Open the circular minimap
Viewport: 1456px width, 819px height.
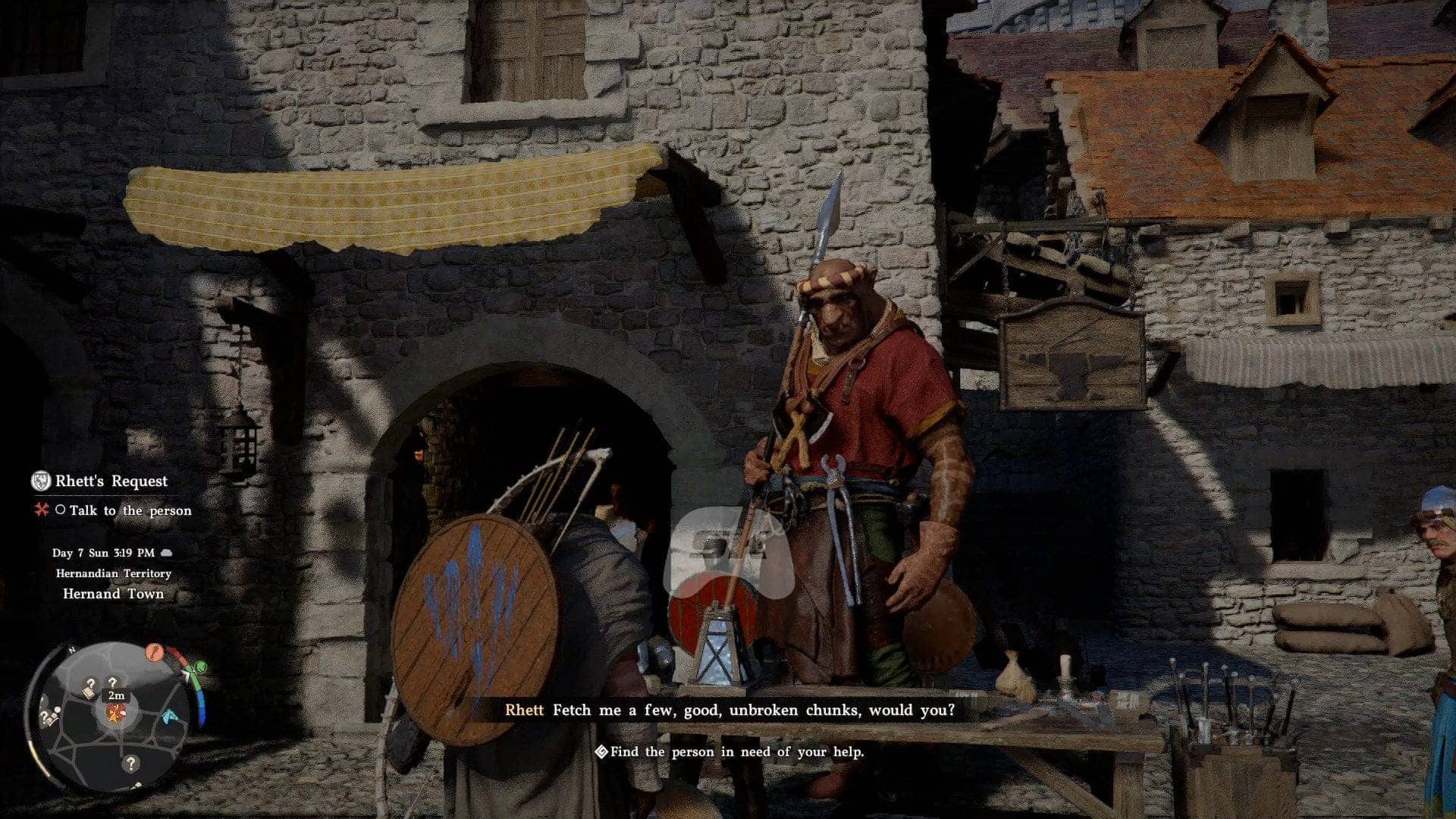115,716
